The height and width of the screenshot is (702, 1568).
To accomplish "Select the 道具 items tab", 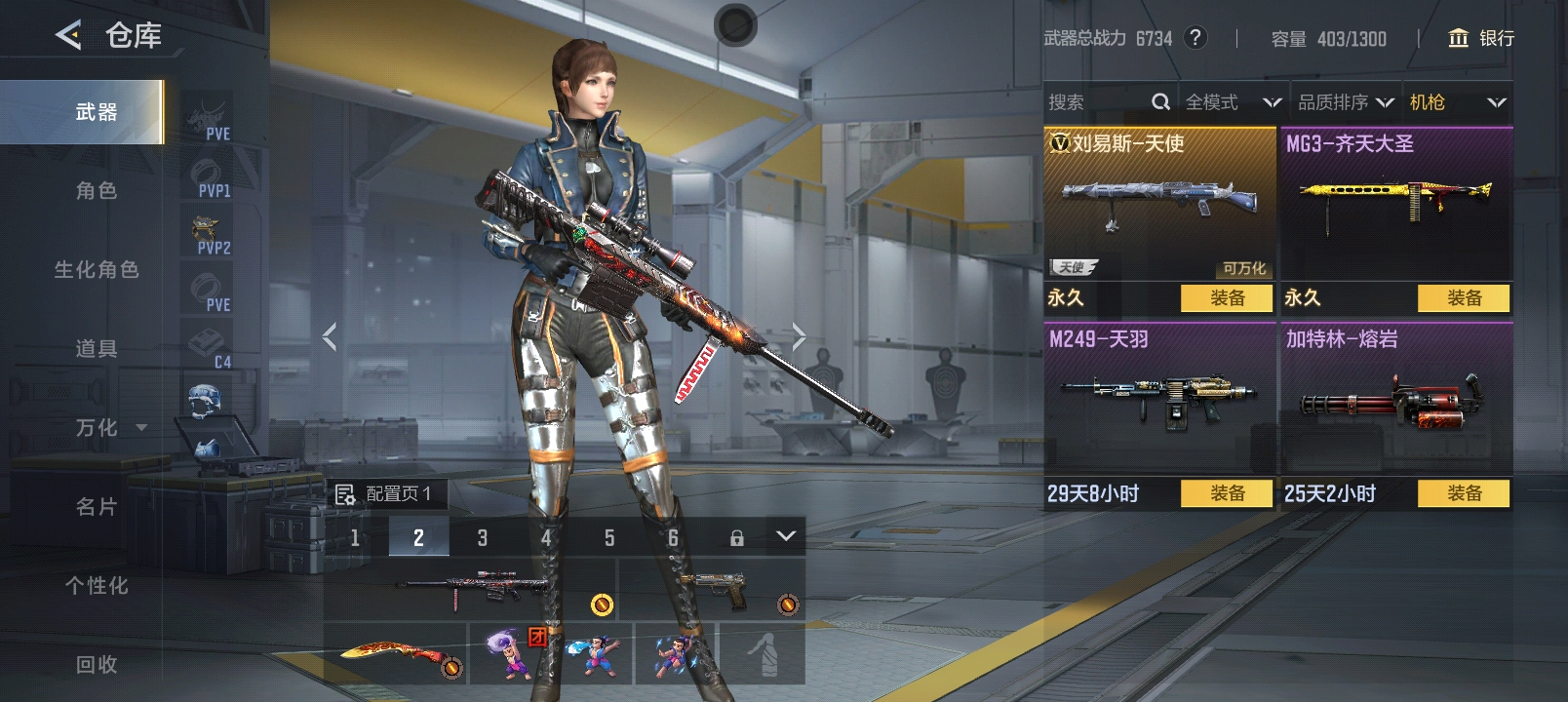I will tap(96, 349).
